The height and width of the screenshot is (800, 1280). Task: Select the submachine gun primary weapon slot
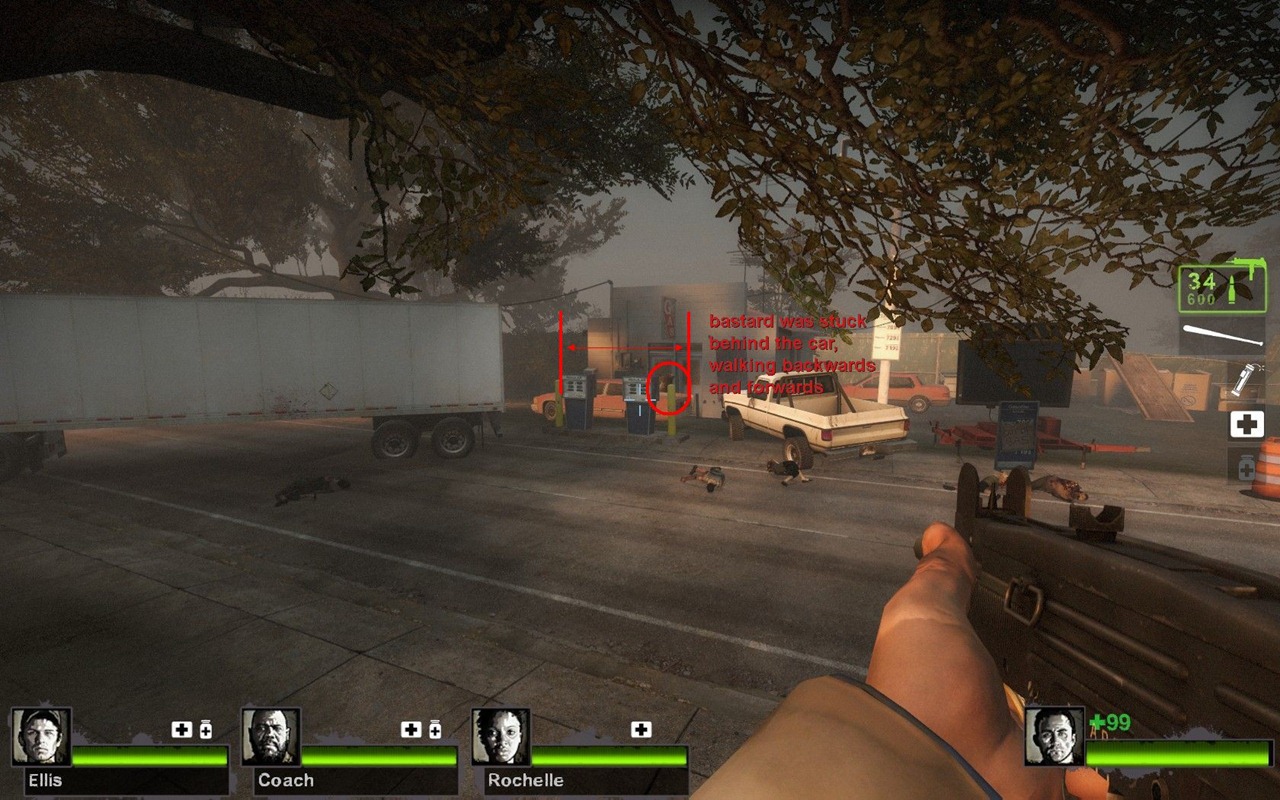tap(1221, 288)
